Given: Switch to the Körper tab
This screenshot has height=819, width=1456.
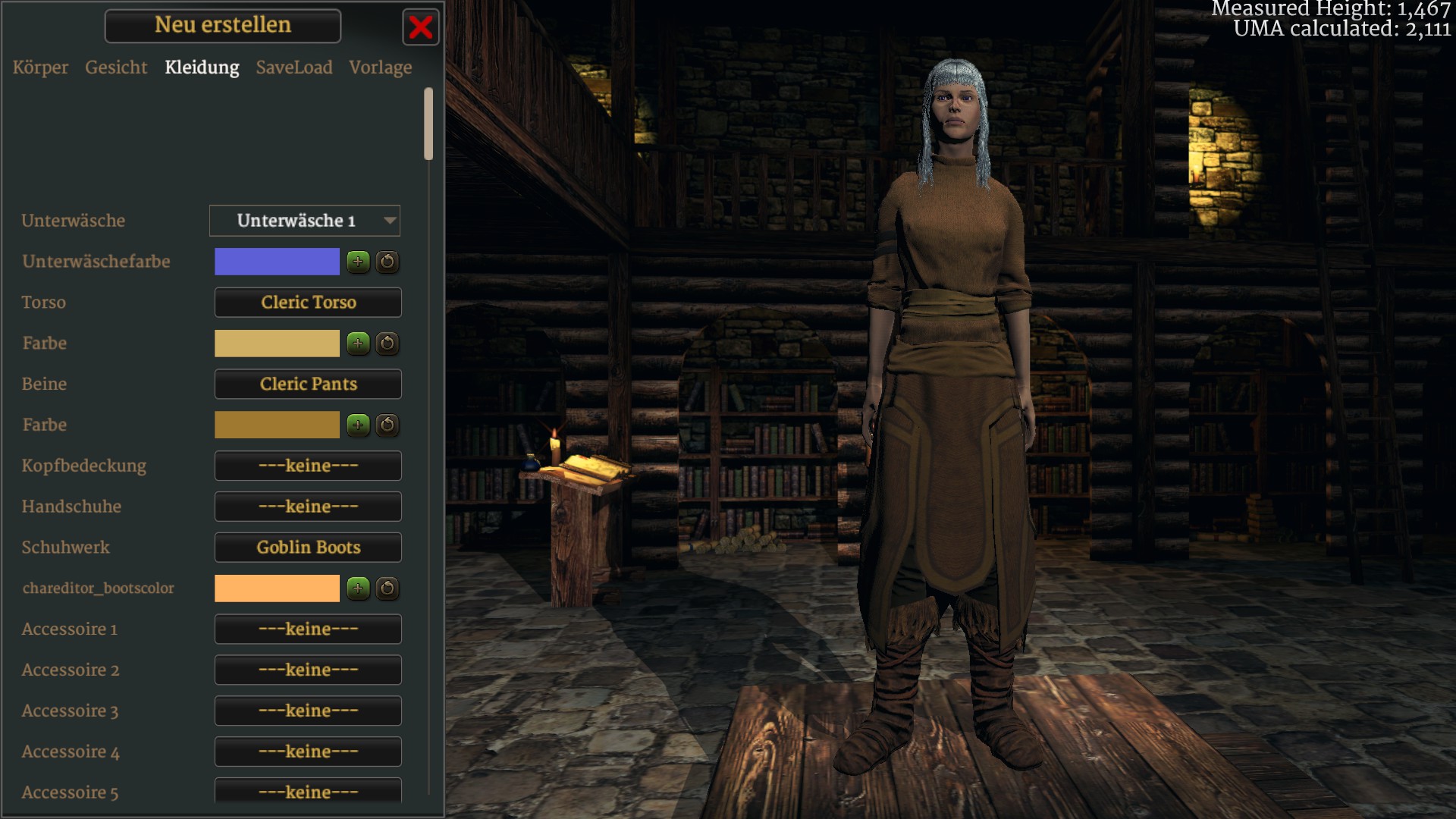Looking at the screenshot, I should coord(40,67).
